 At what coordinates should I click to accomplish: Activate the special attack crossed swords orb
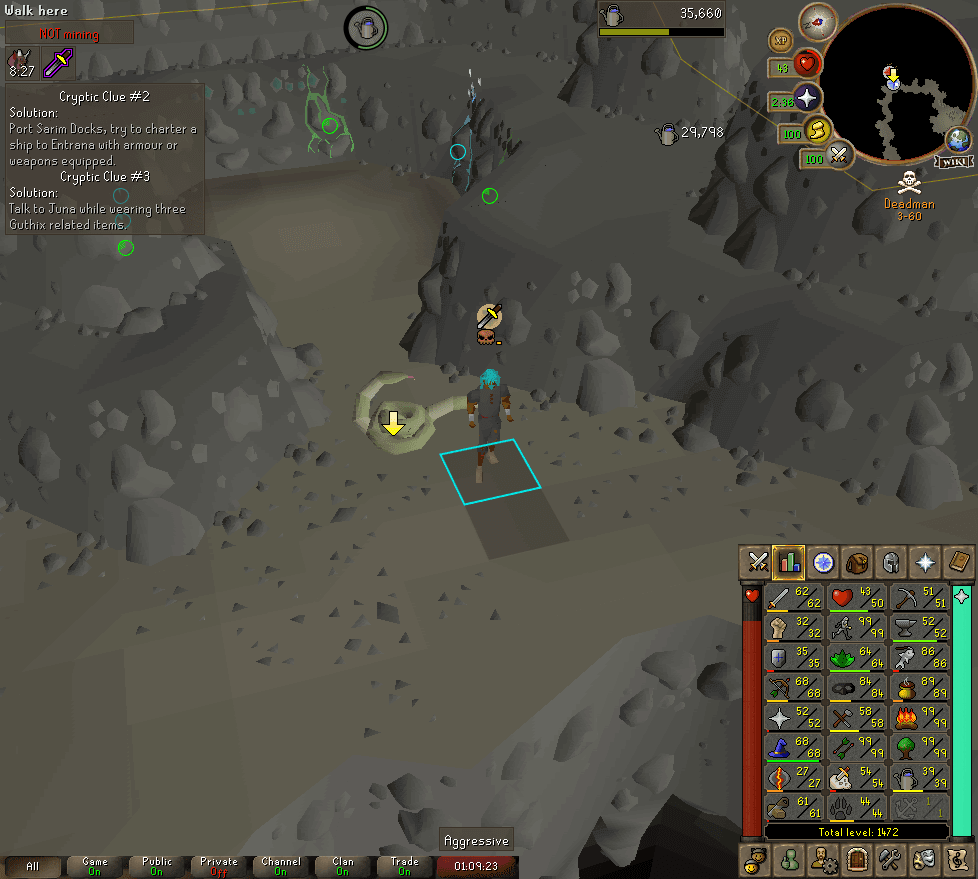tap(838, 156)
